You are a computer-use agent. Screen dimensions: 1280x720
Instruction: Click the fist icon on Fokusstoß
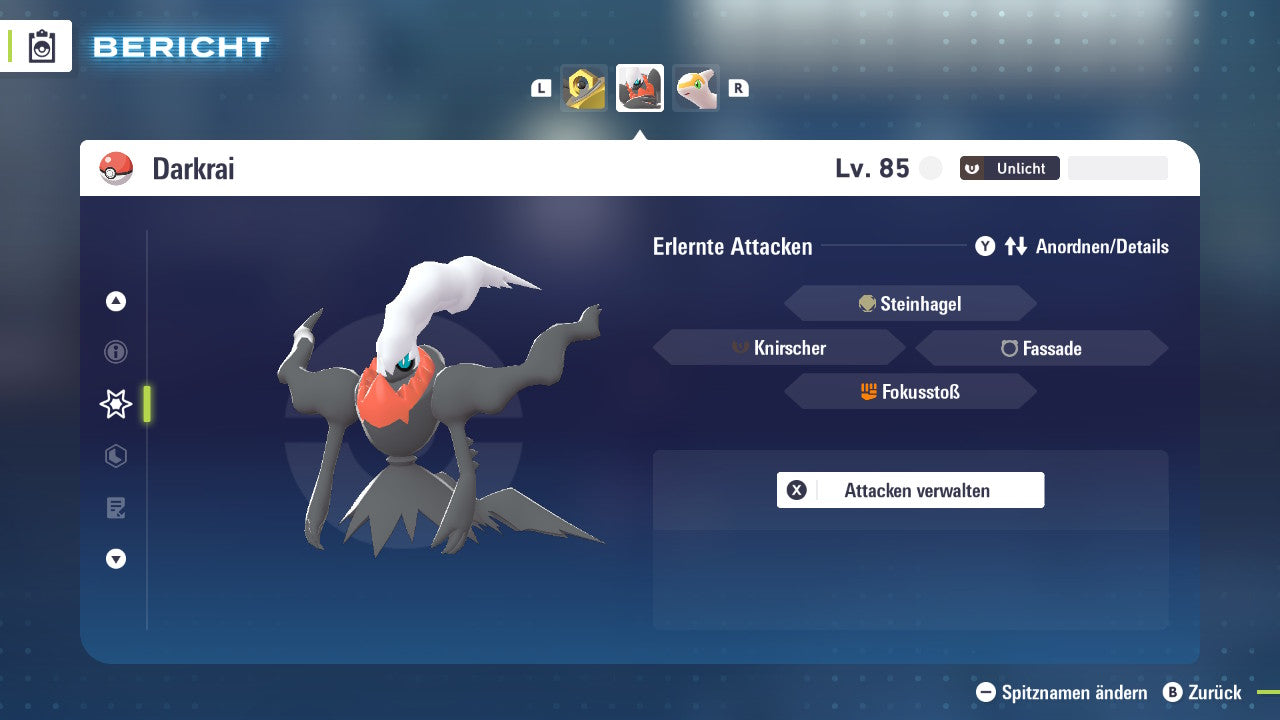[869, 391]
